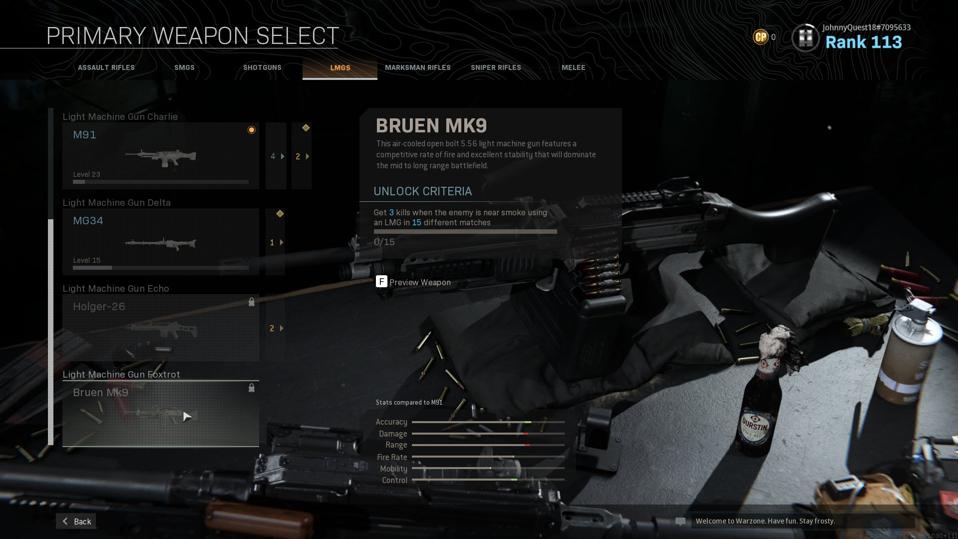Open the chat message box
The image size is (958, 539).
point(682,521)
